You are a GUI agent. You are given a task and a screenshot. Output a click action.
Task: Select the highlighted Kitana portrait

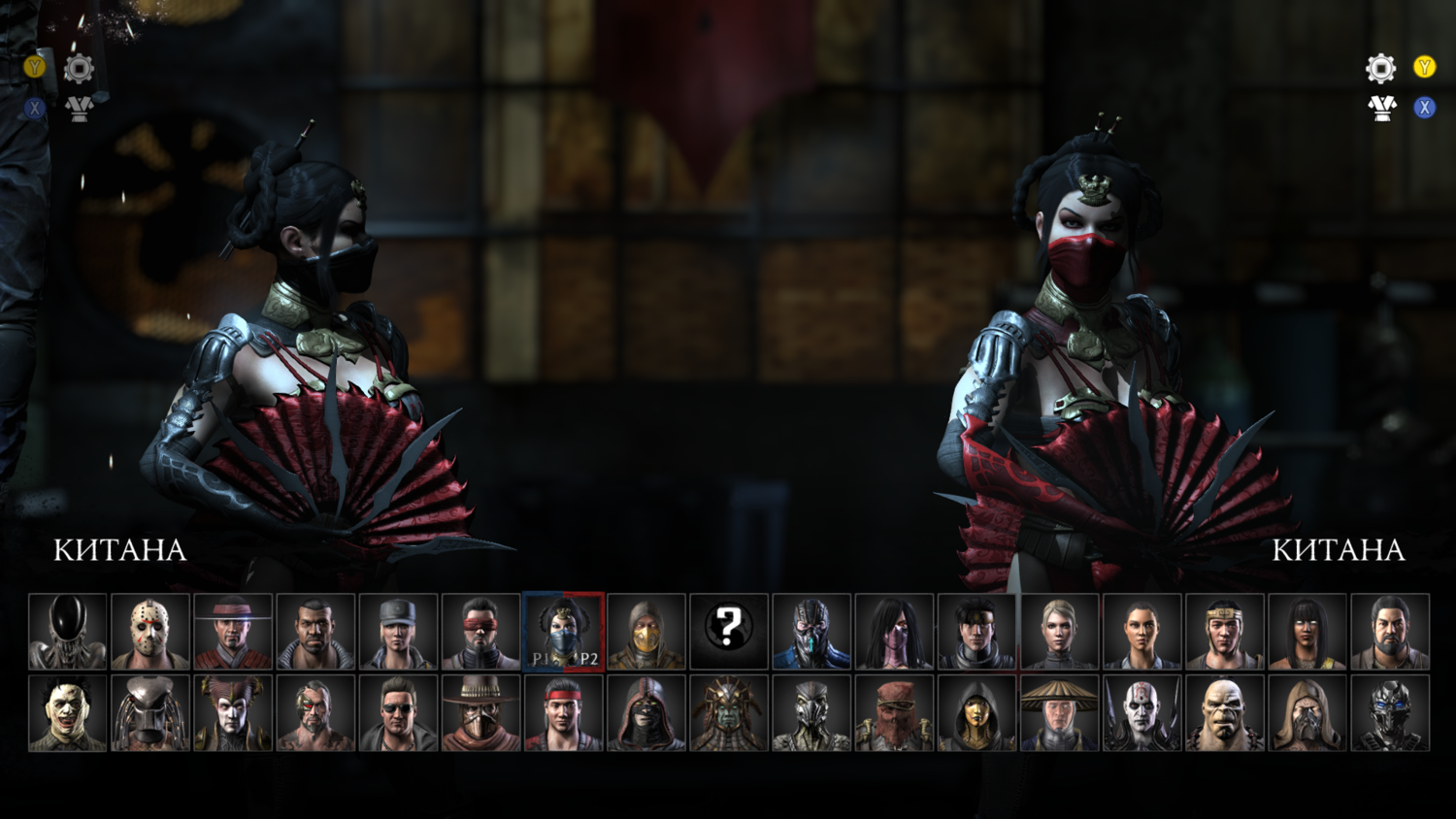[563, 632]
